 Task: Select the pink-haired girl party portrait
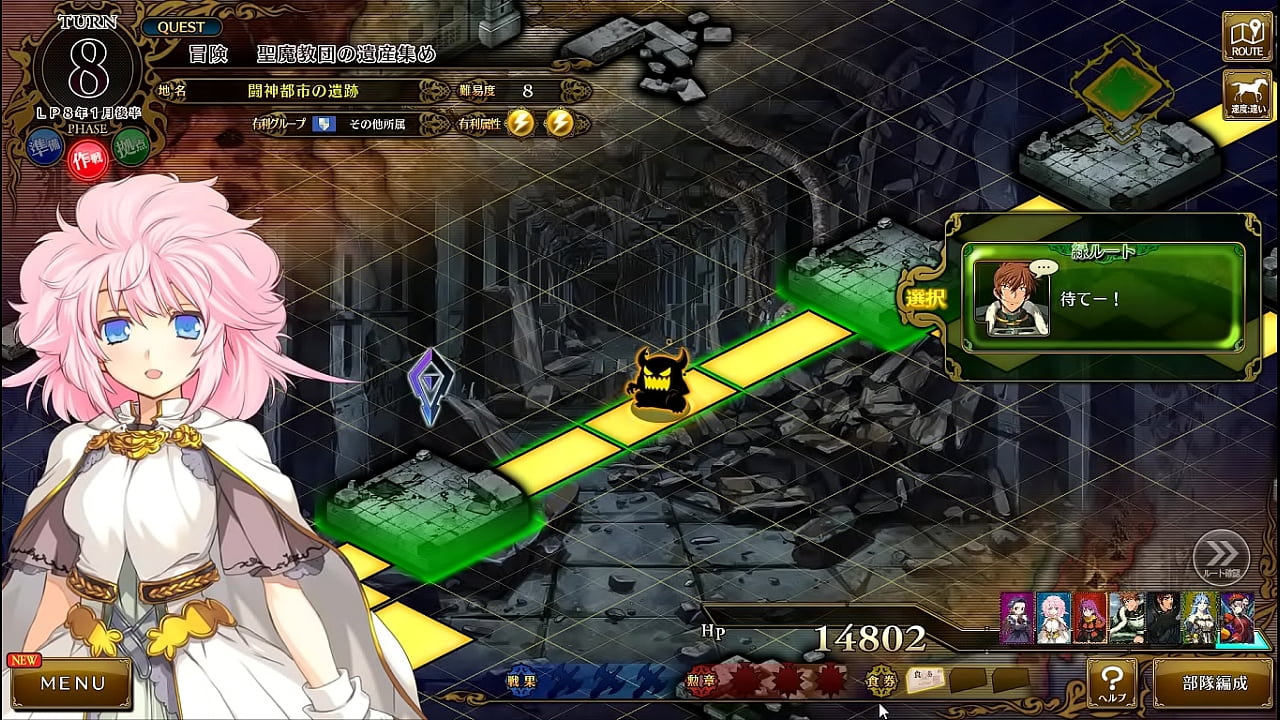[x=1052, y=618]
